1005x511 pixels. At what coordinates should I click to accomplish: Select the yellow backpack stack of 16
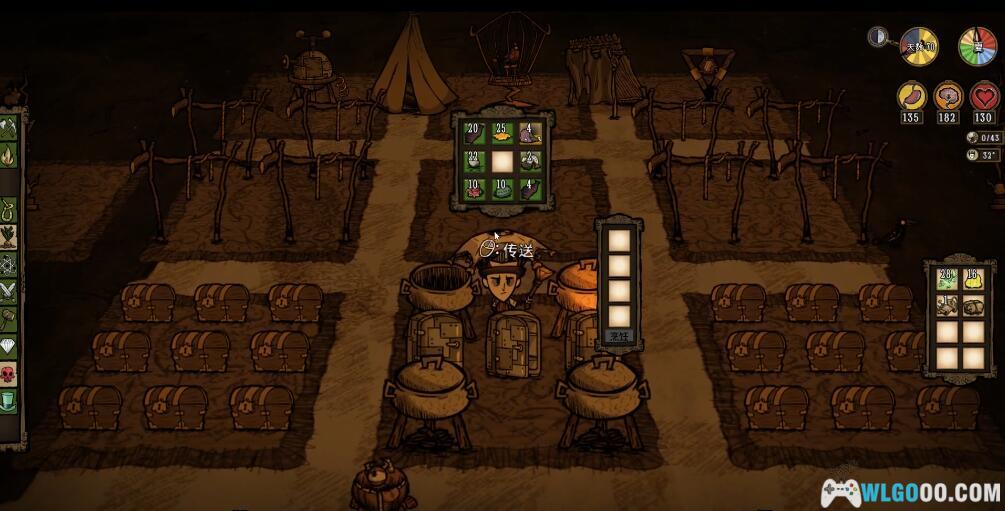(974, 279)
